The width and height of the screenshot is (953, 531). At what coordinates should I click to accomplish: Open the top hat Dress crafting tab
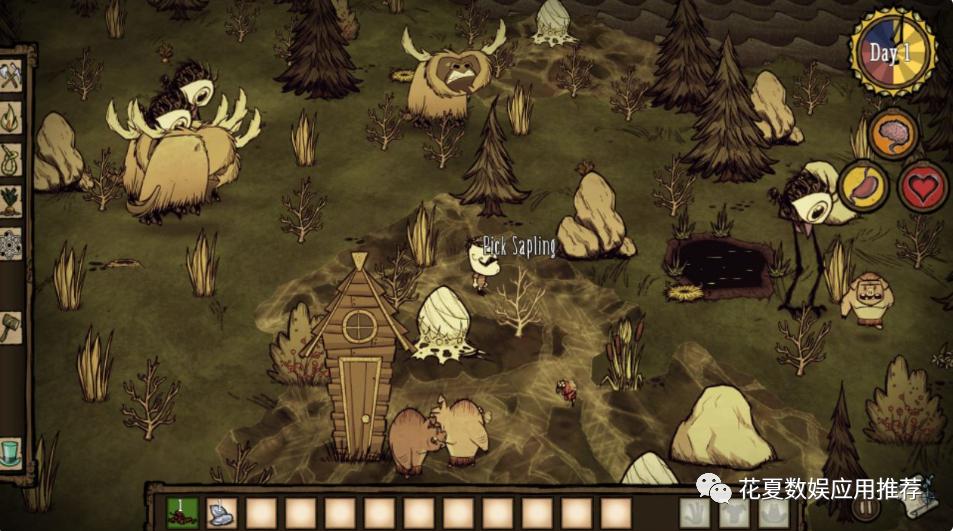coord(11,451)
